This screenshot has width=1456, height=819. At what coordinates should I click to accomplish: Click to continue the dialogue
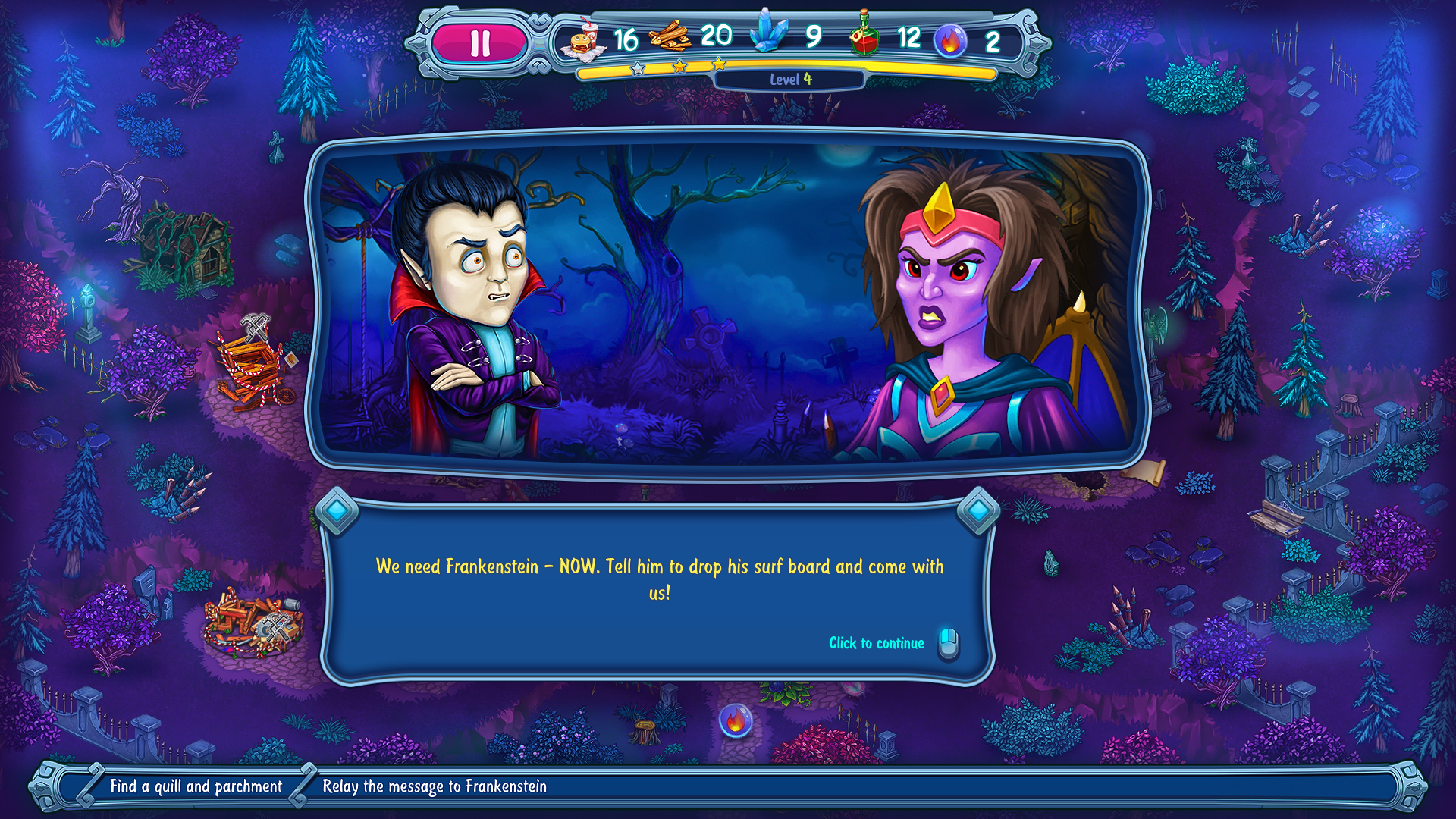pyautogui.click(x=877, y=643)
